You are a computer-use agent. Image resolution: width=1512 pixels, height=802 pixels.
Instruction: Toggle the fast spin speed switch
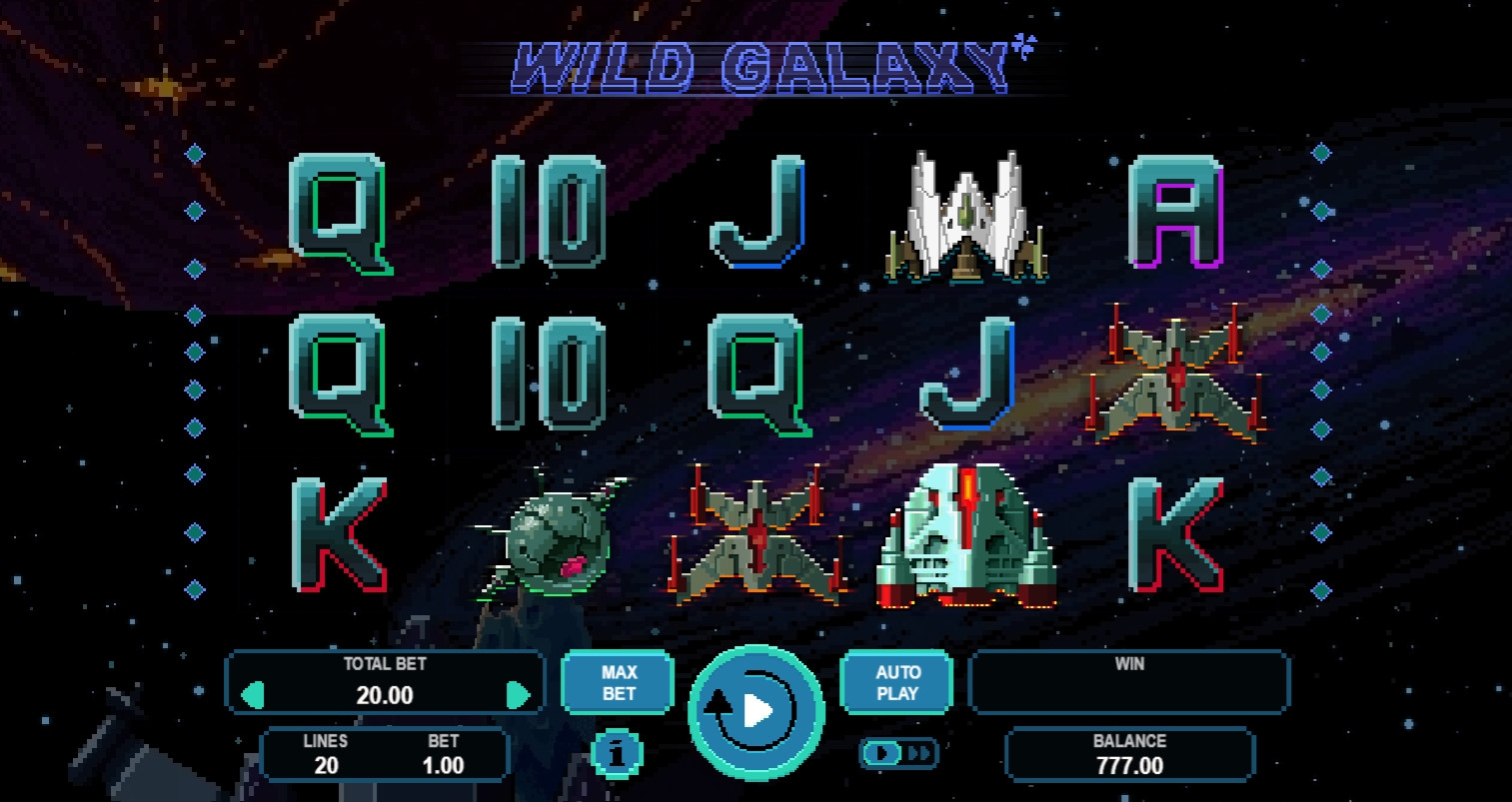(x=898, y=753)
